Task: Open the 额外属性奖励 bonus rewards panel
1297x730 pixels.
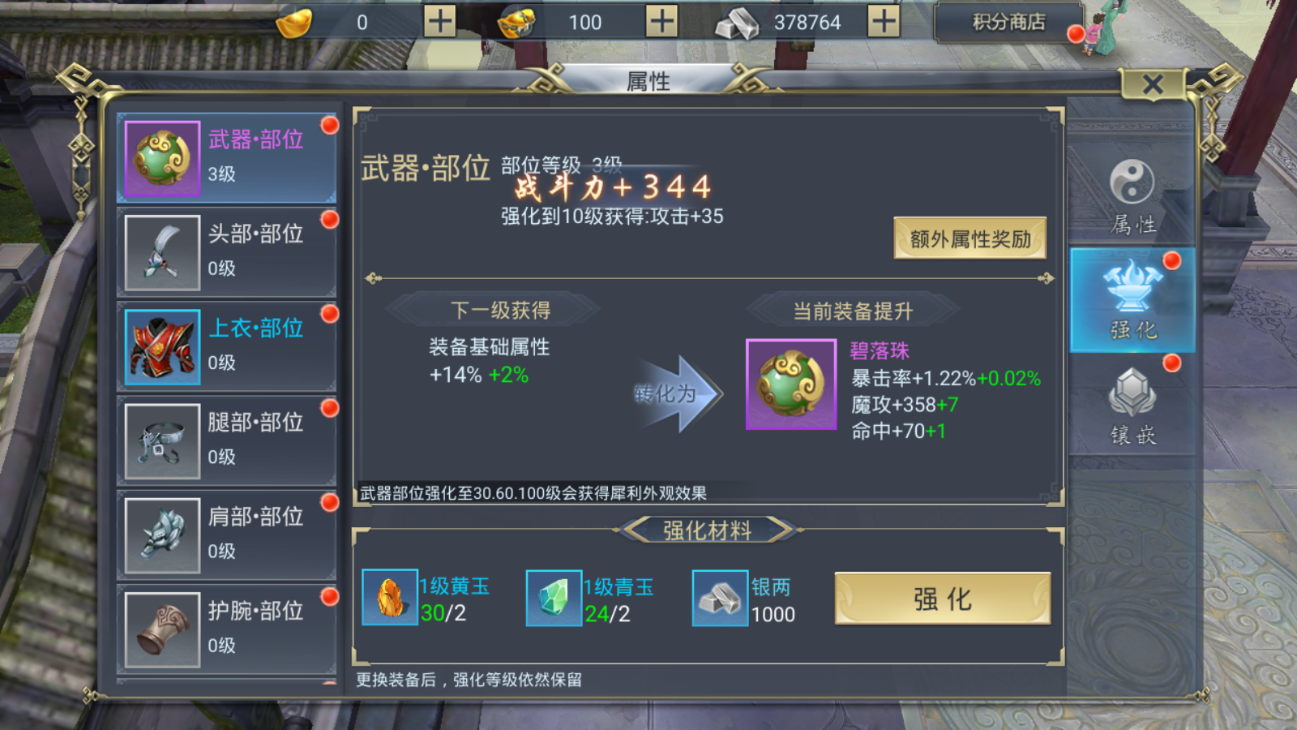Action: point(968,239)
